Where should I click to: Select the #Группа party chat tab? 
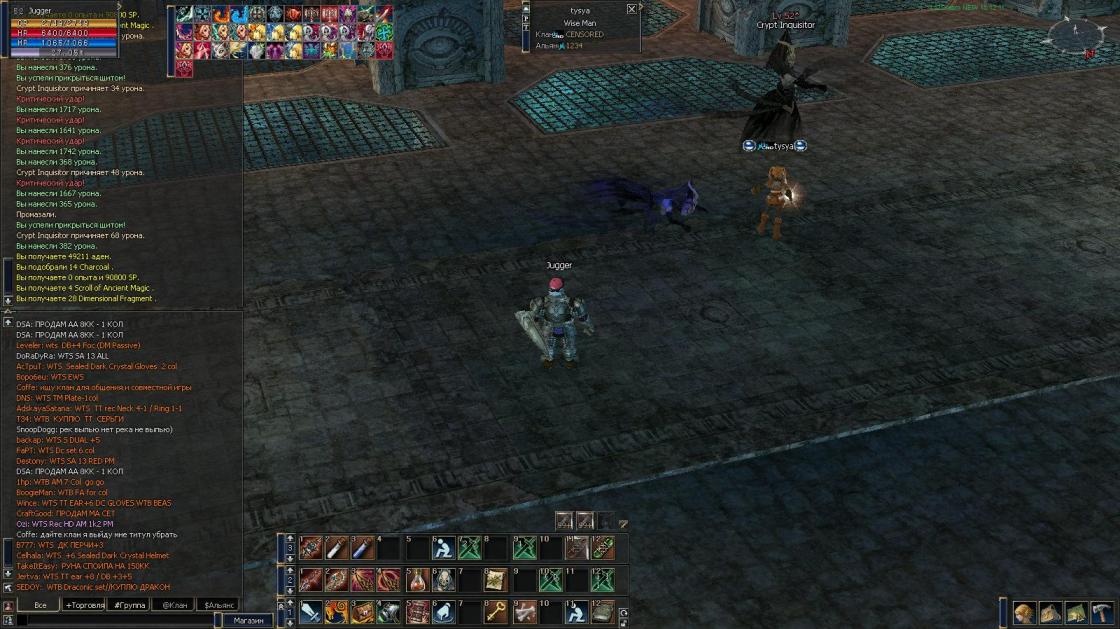[x=129, y=605]
